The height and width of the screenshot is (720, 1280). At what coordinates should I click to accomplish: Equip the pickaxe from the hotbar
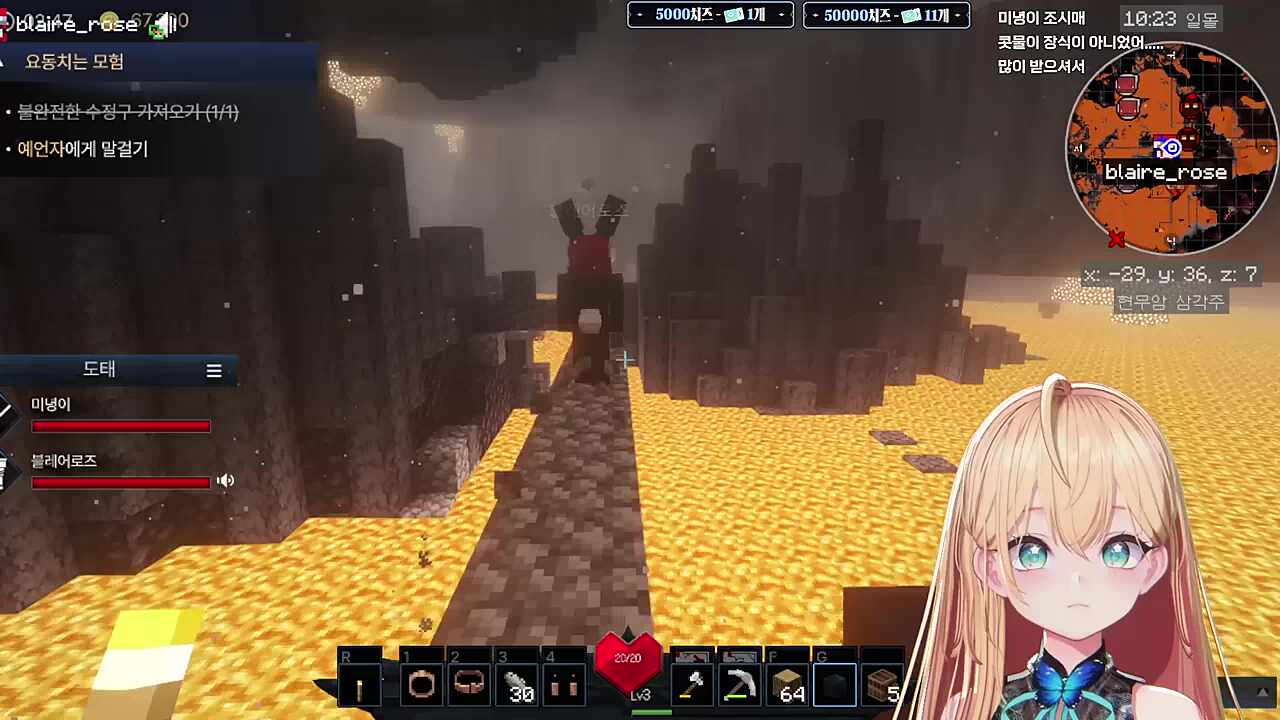coord(740,686)
